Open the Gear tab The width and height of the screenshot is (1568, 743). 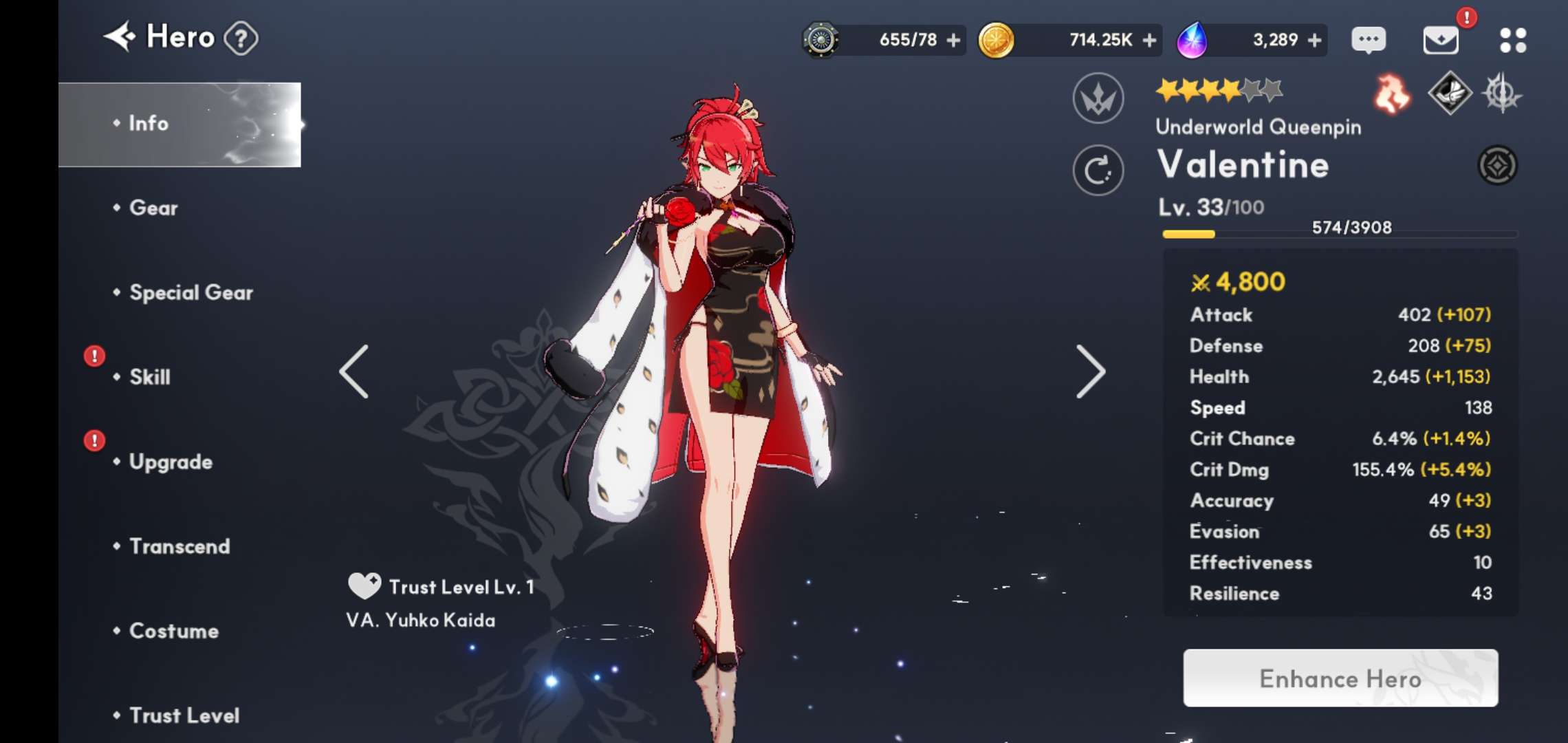click(153, 208)
